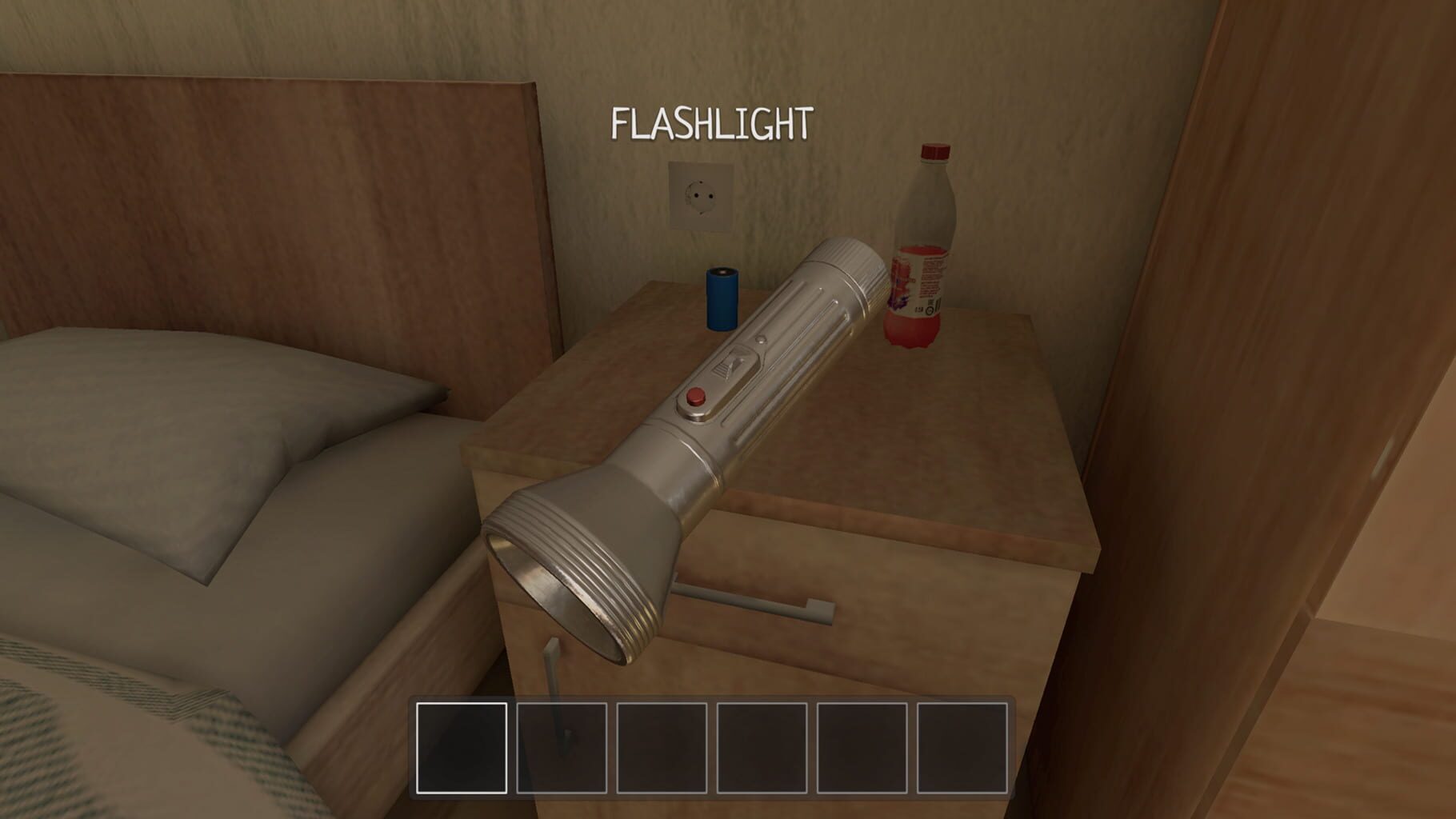Click the bottle's red cap
The width and height of the screenshot is (1456, 819).
(934, 152)
